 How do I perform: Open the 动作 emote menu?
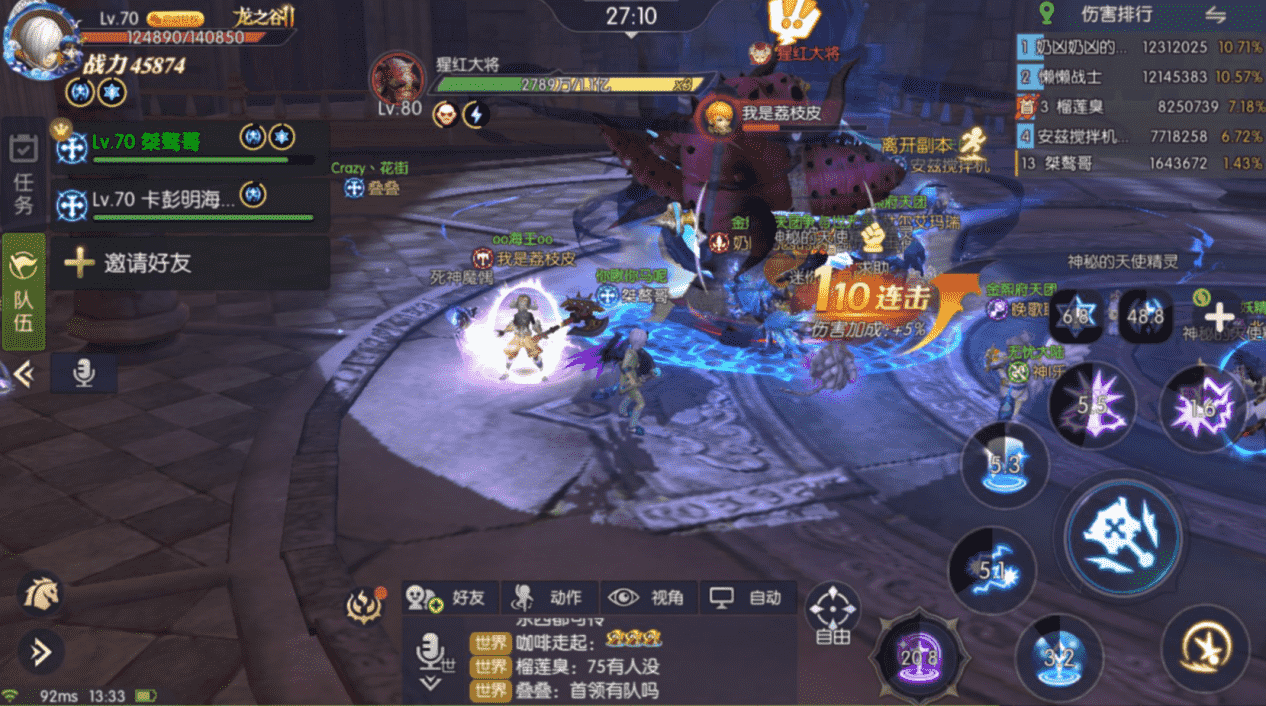pos(549,598)
